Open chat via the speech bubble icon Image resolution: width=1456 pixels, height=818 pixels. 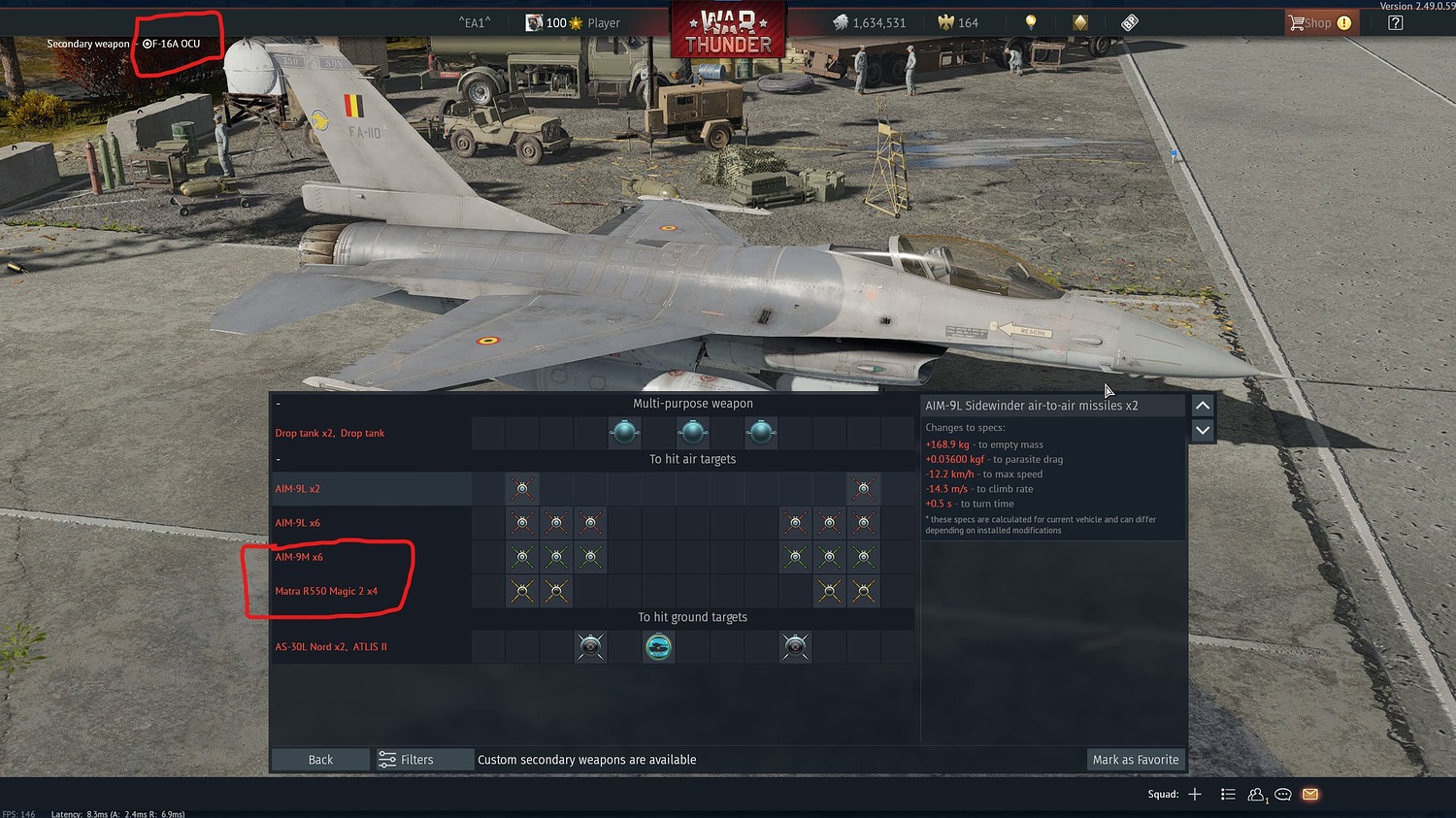(1282, 794)
